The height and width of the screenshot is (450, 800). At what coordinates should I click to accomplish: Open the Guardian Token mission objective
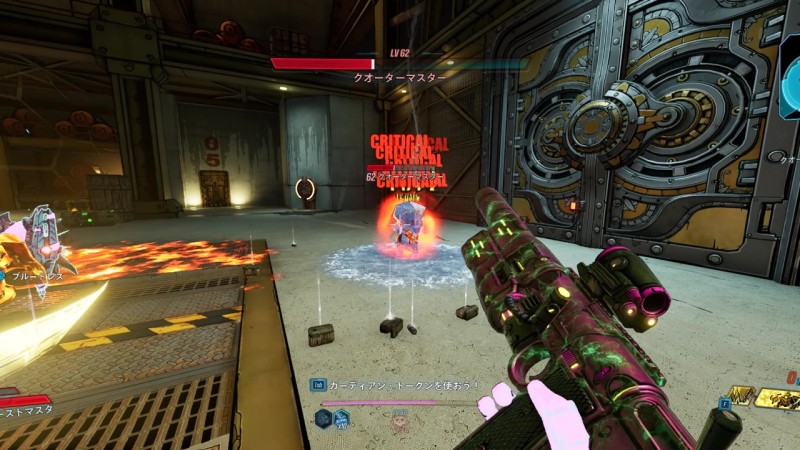click(402, 384)
